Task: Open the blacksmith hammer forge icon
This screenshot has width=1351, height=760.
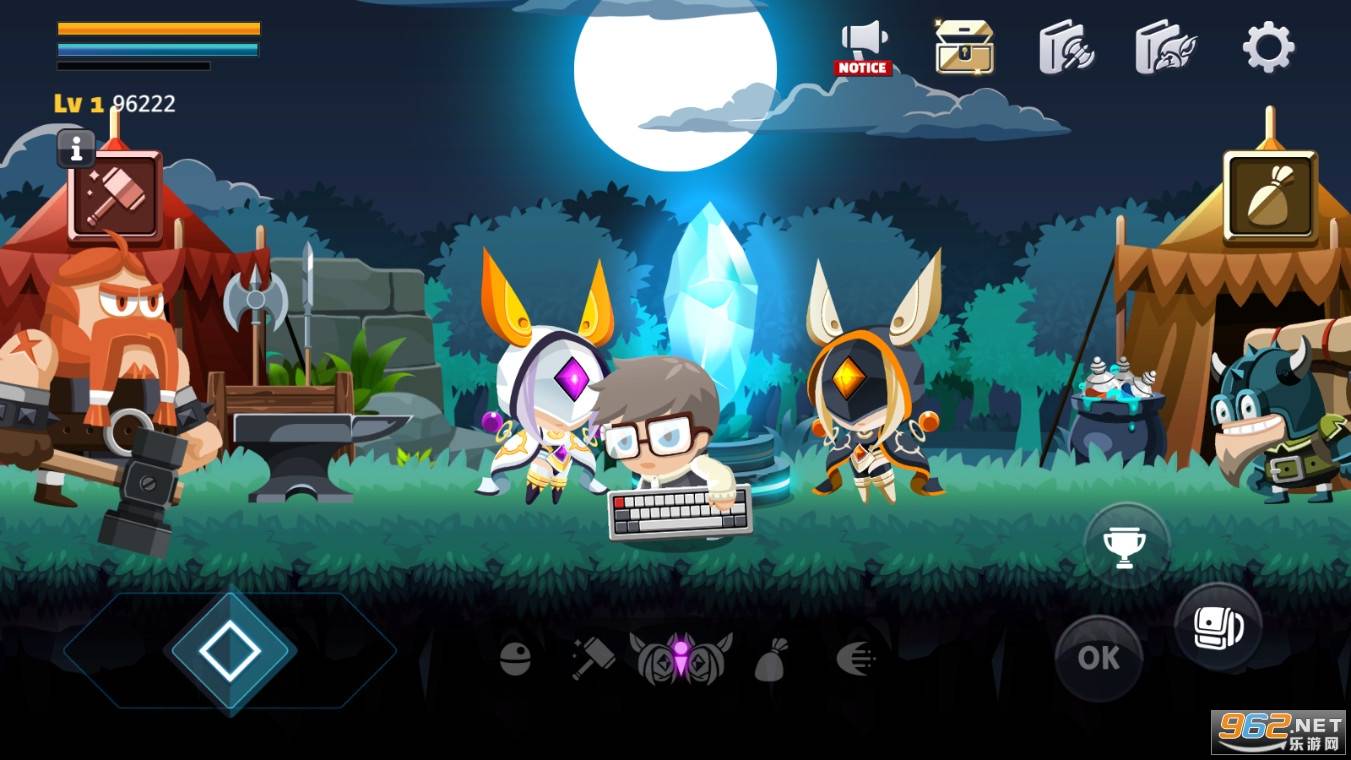Action: click(x=116, y=196)
